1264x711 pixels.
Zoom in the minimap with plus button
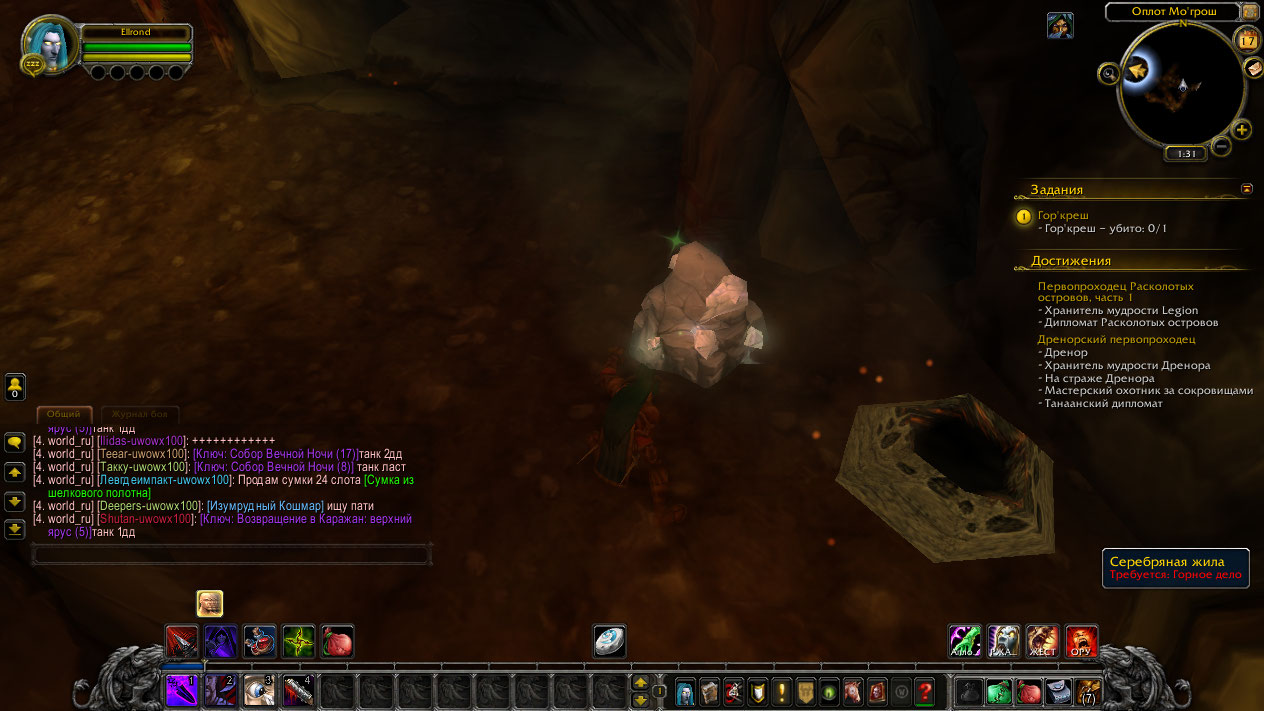tap(1241, 130)
